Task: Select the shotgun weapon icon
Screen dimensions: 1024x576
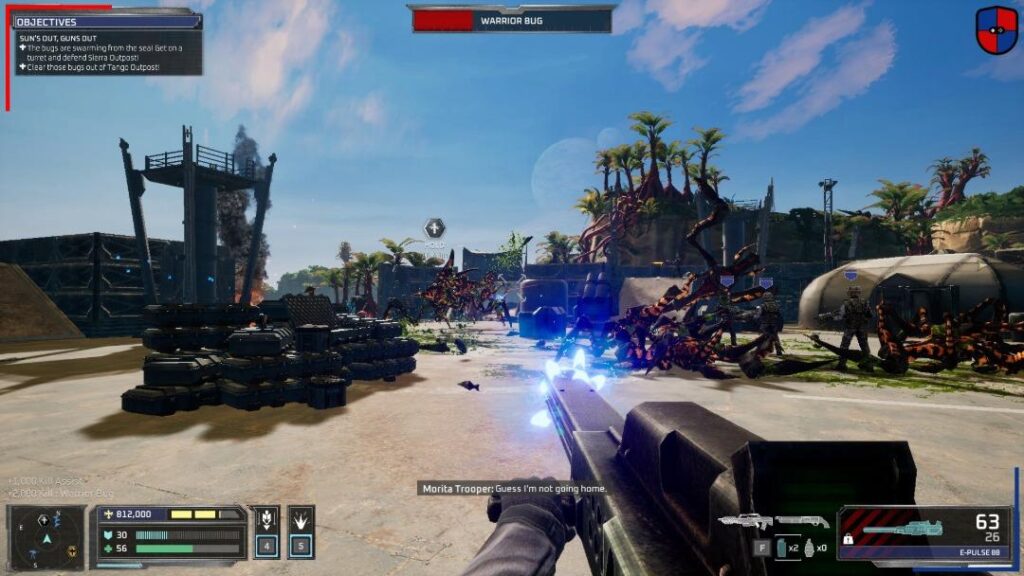Action: [802, 521]
